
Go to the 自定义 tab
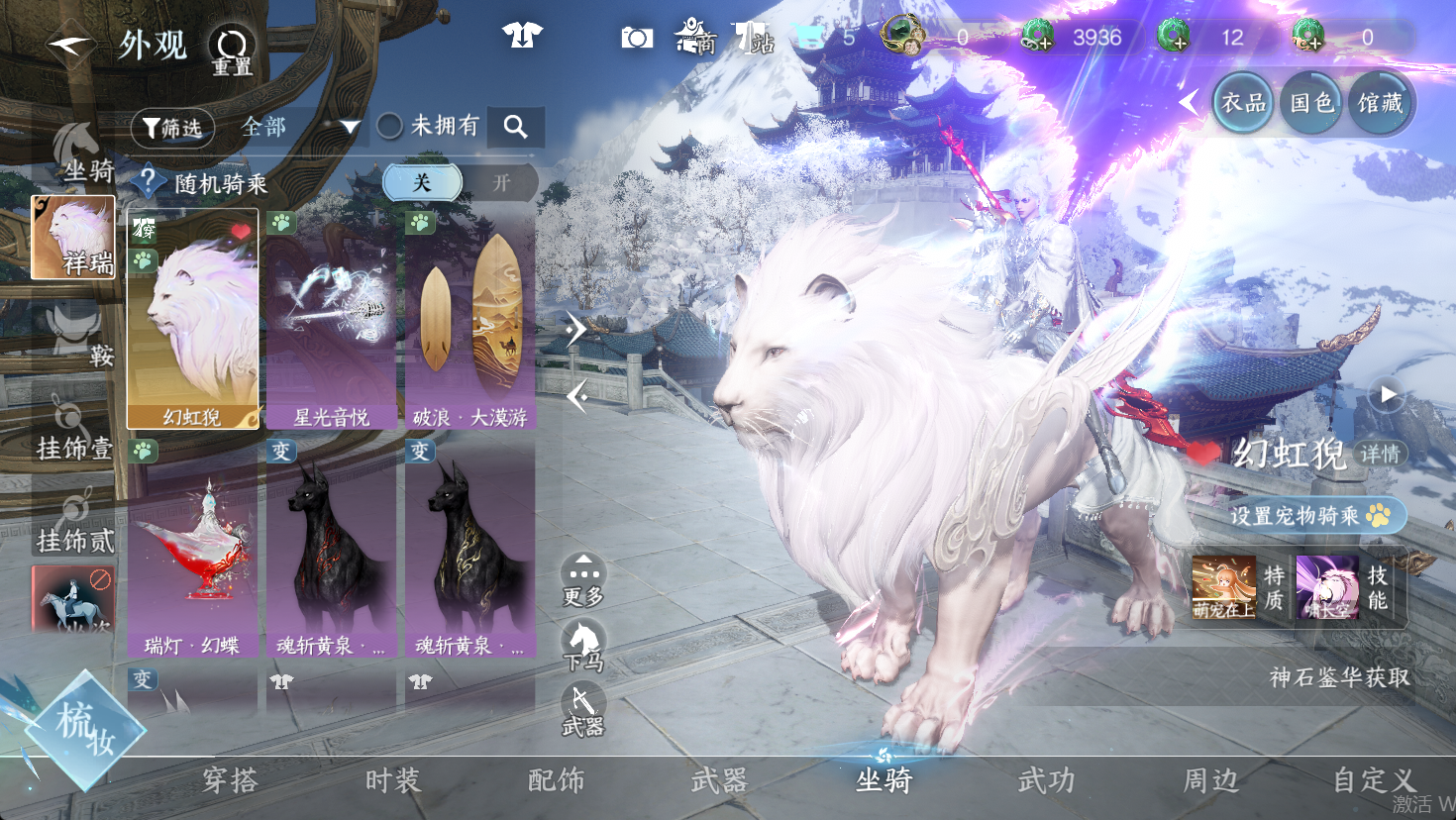tap(1374, 781)
